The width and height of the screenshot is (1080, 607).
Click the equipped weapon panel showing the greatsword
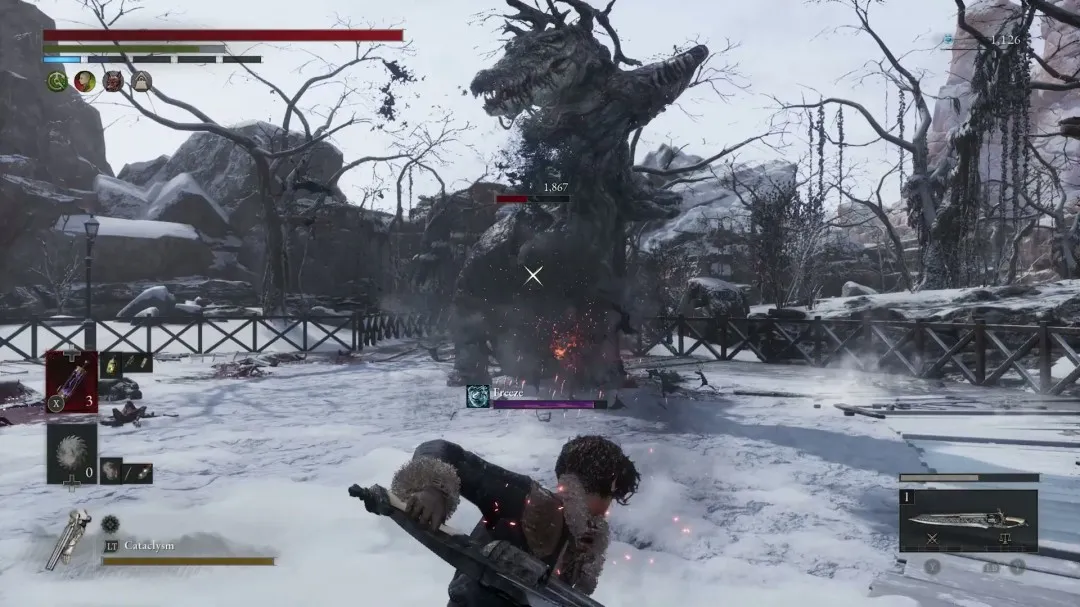967,519
